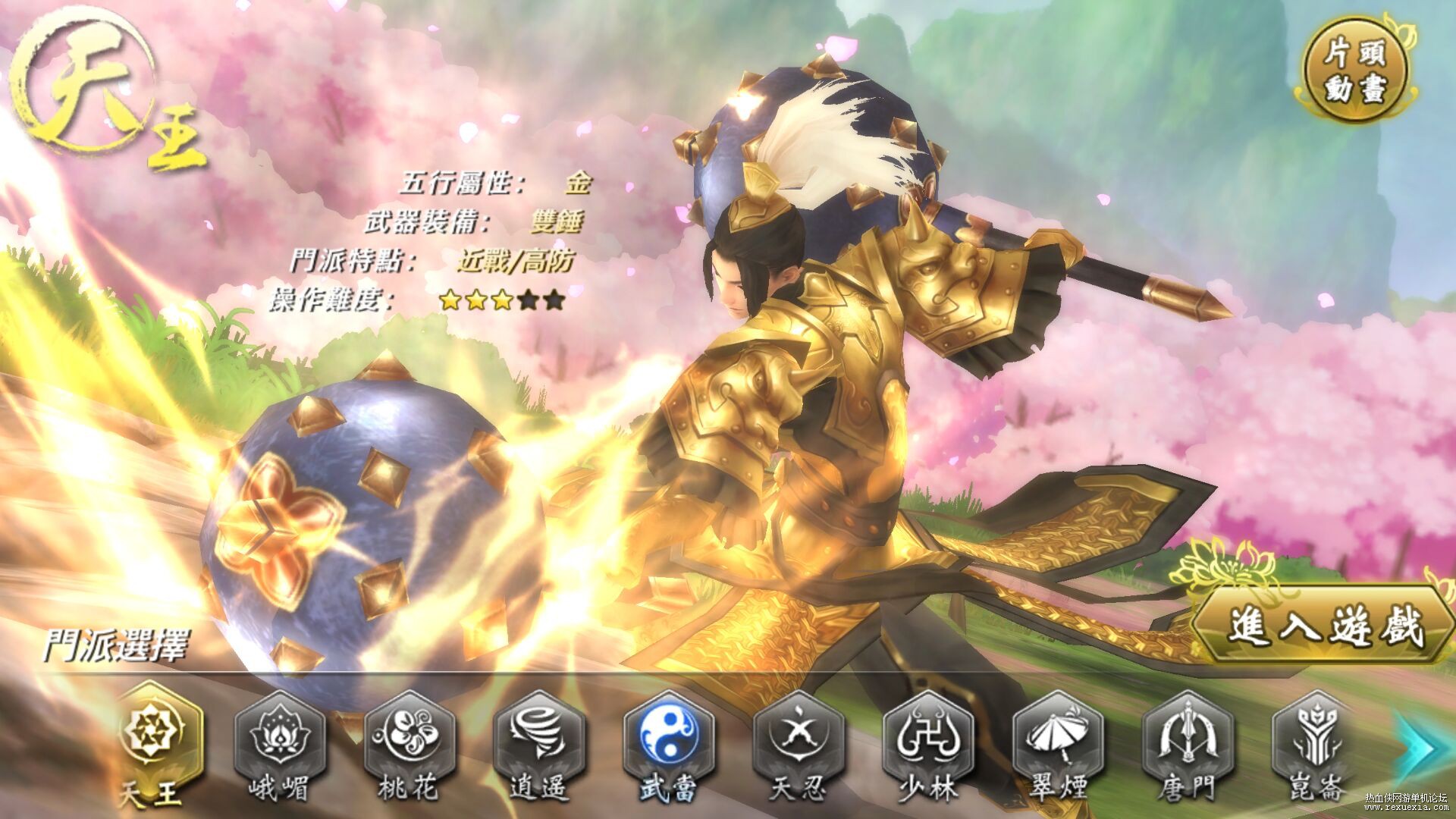Choose the 武當 yin-yang faction
Screen dimensions: 1456x819
667,733
